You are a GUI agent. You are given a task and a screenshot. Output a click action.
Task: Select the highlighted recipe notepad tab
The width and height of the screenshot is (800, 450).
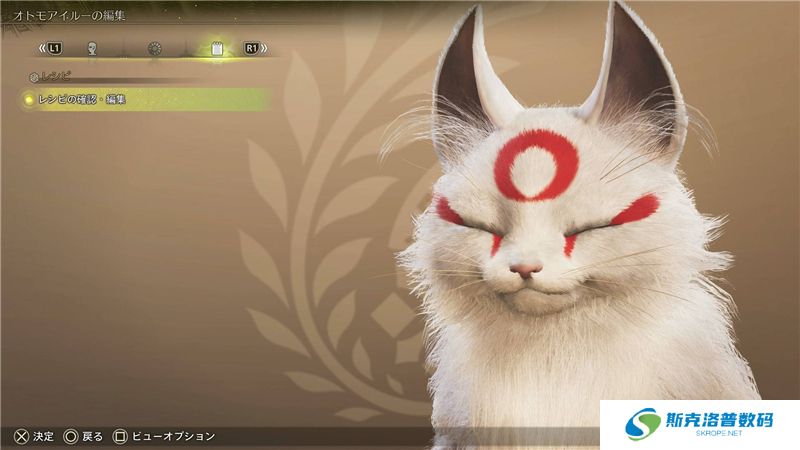tap(216, 48)
